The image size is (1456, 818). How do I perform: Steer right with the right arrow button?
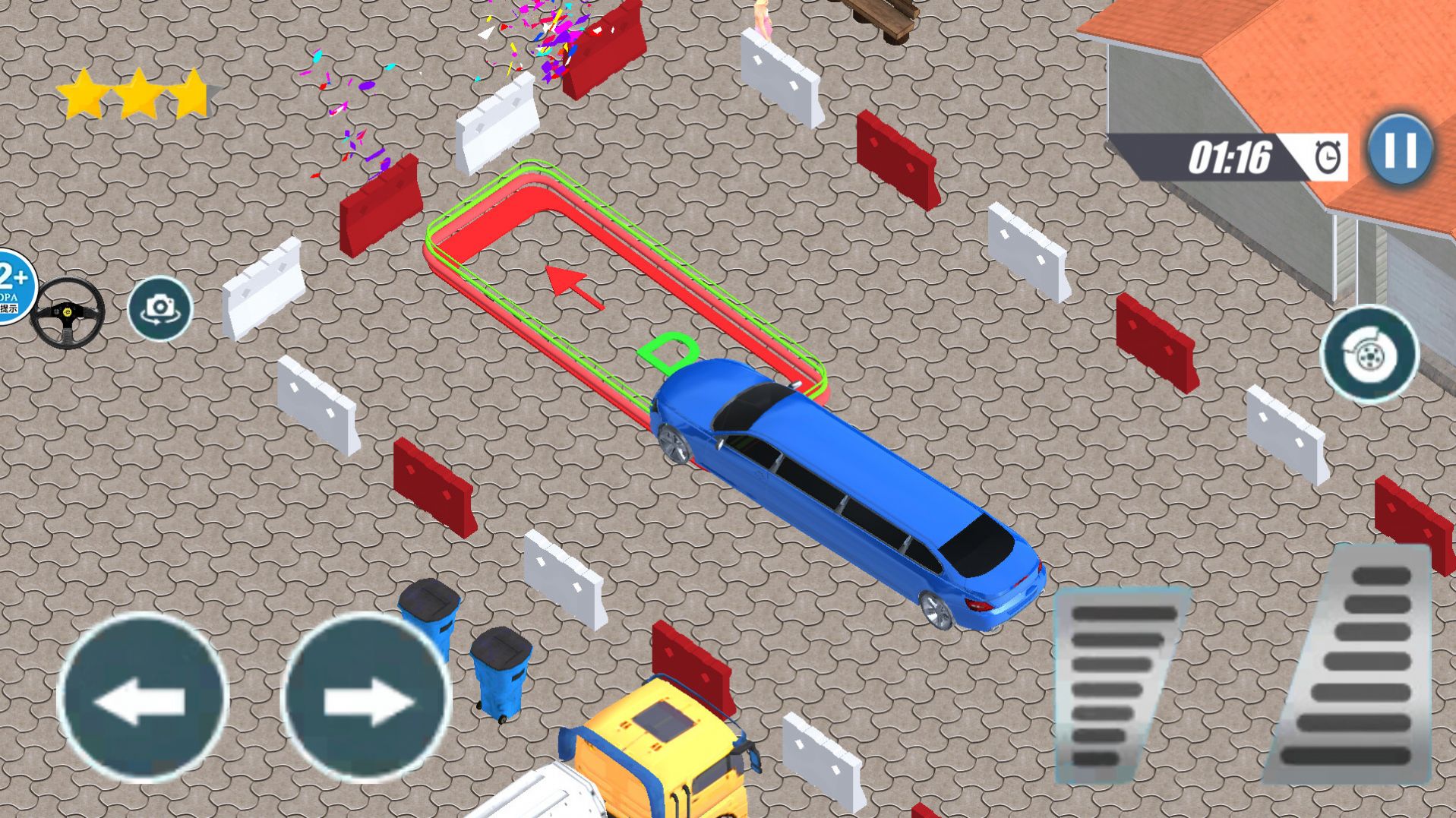click(x=368, y=698)
